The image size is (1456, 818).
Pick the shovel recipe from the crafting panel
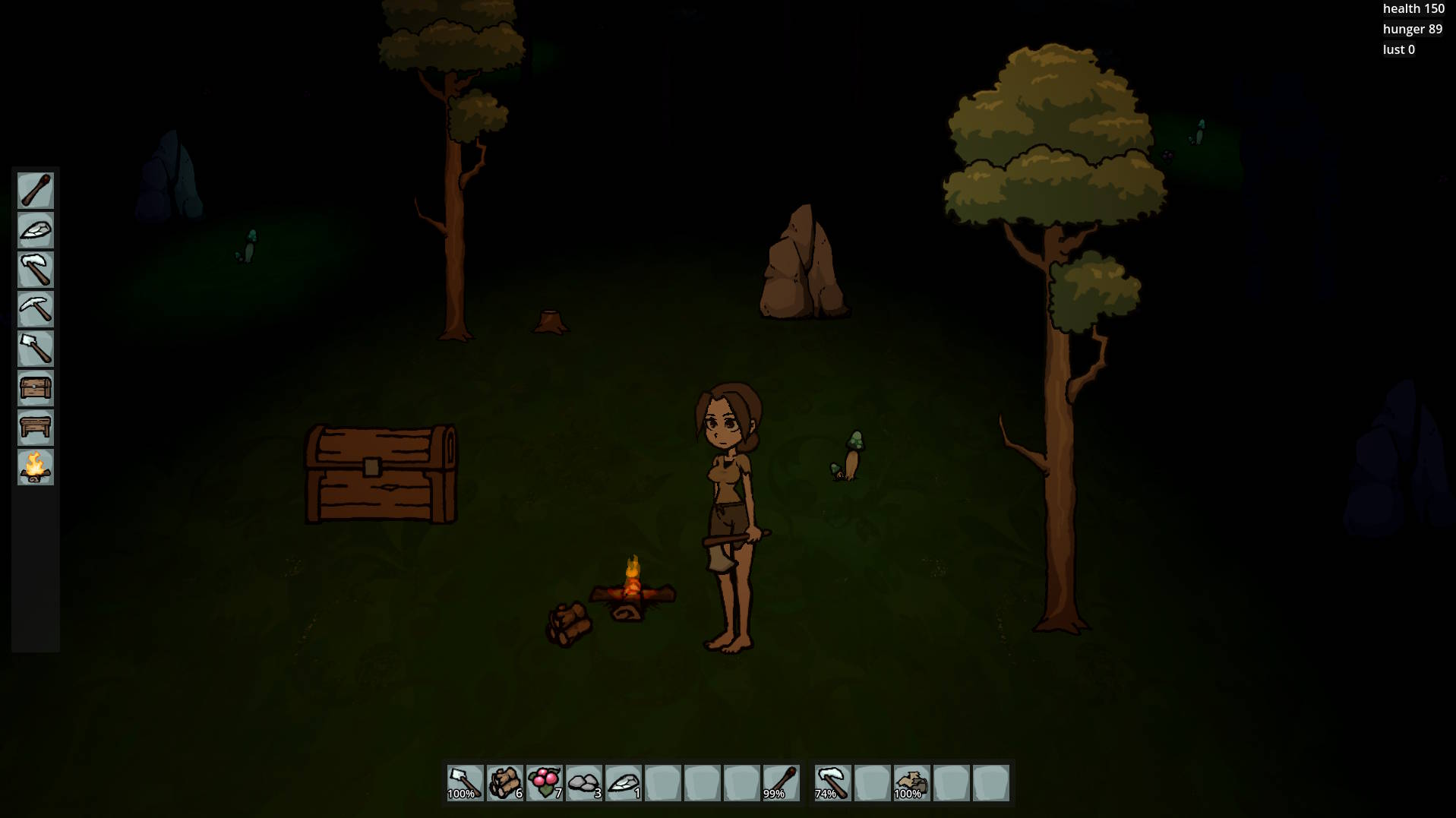click(x=36, y=349)
